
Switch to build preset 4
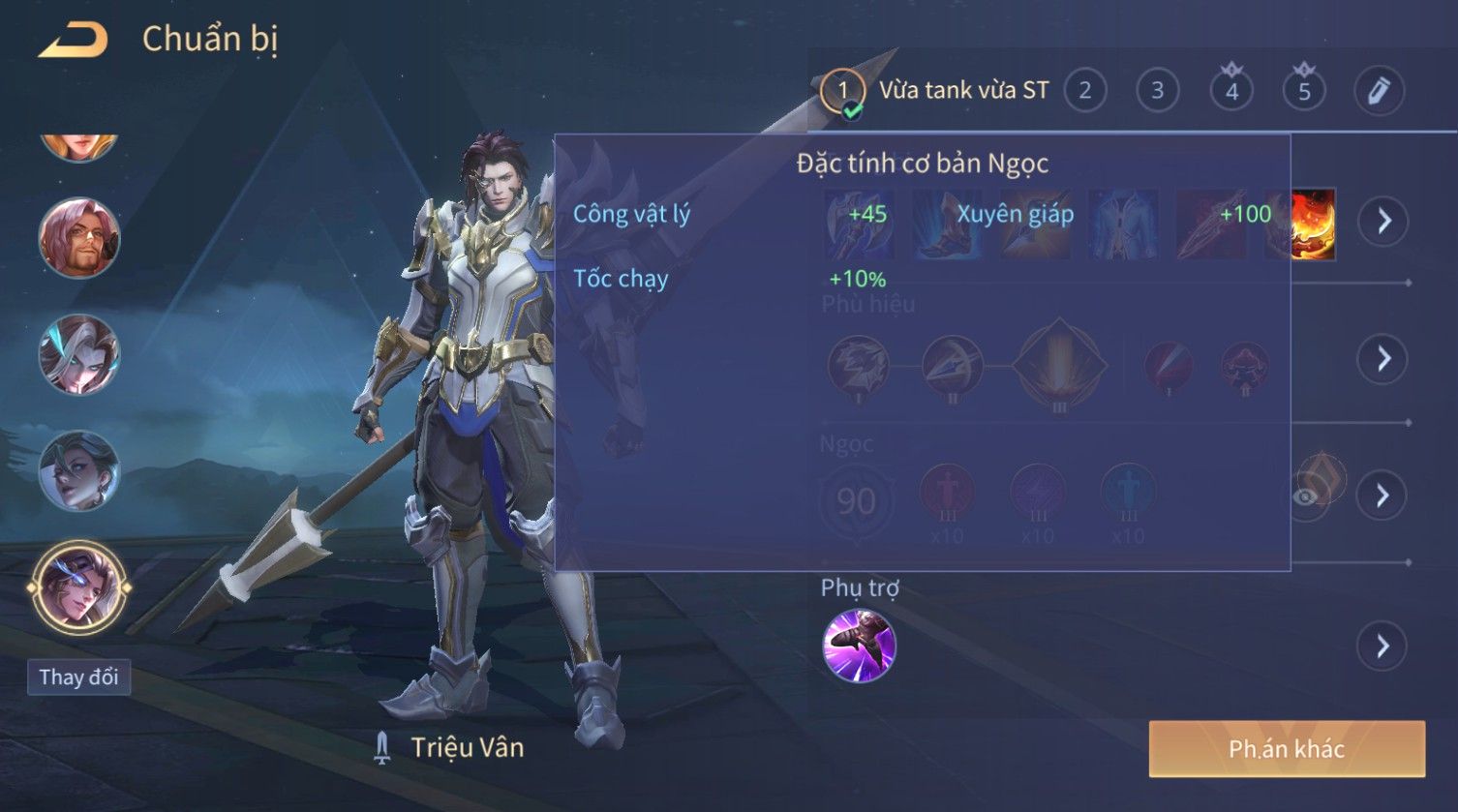(1231, 91)
